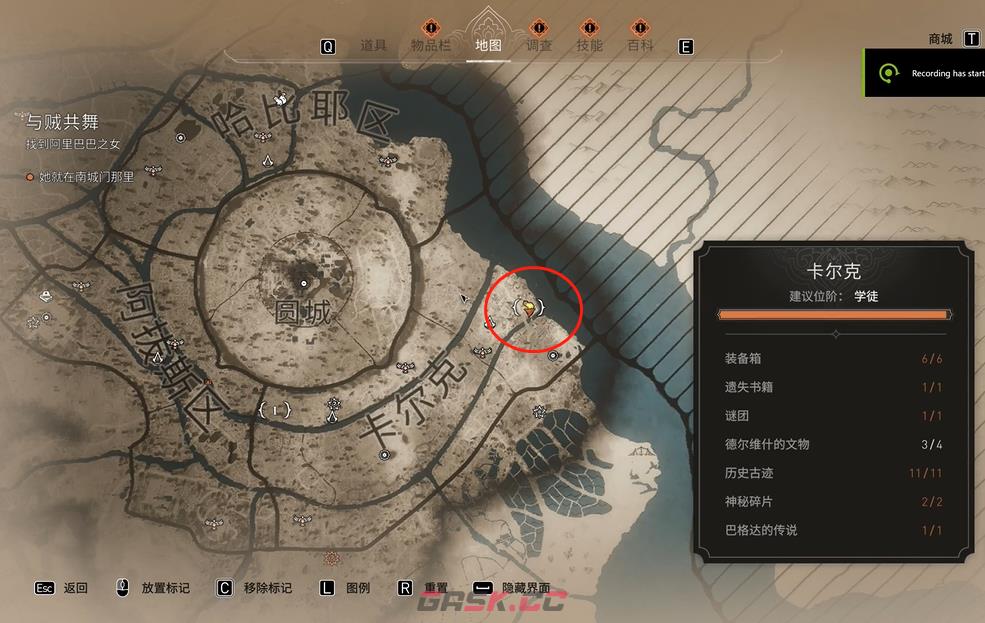Open the 图例 map legend
This screenshot has height=623, width=985.
(x=357, y=588)
